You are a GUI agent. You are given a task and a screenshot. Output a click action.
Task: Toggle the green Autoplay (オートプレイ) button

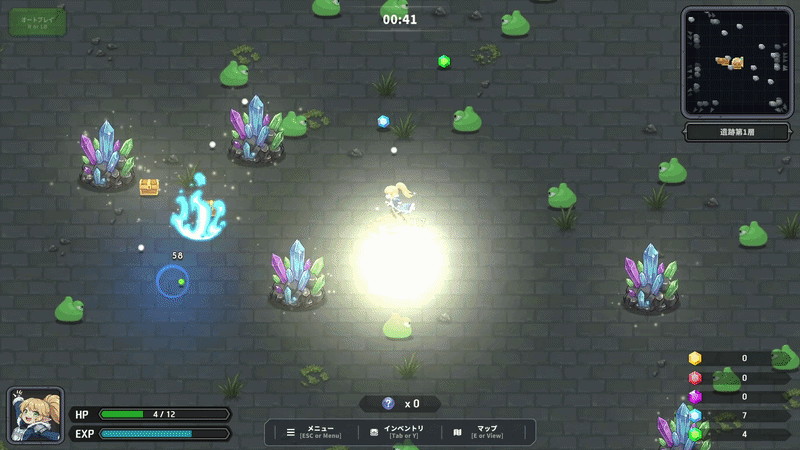pos(38,22)
